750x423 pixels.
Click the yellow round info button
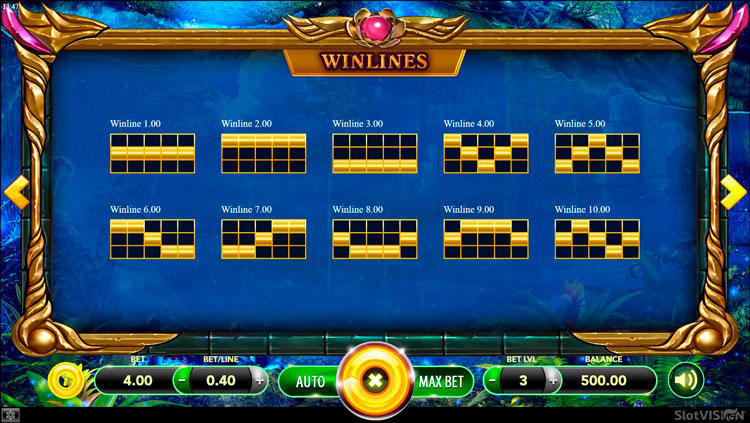point(65,380)
